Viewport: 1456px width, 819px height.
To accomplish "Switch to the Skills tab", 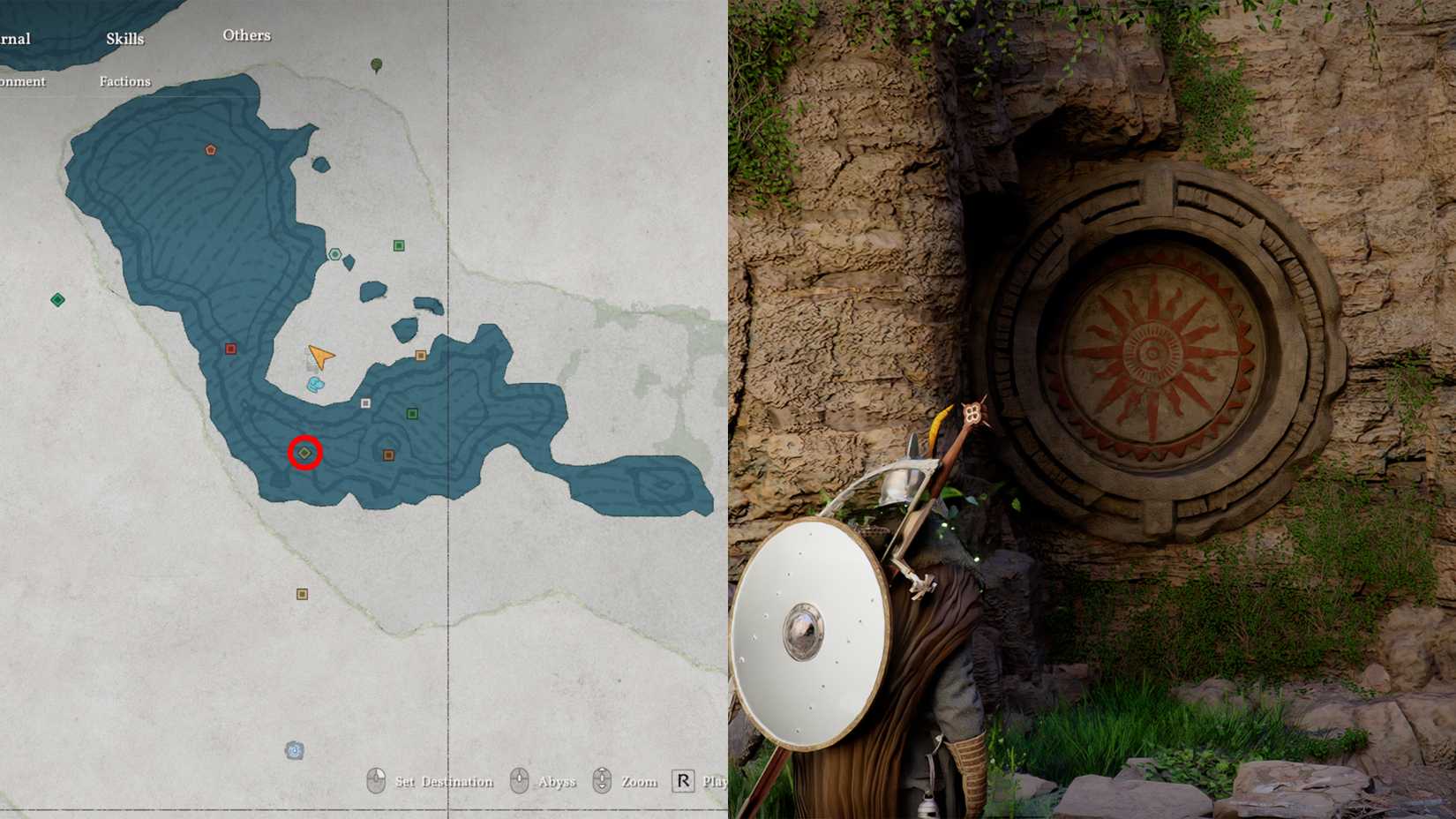I will tap(124, 39).
